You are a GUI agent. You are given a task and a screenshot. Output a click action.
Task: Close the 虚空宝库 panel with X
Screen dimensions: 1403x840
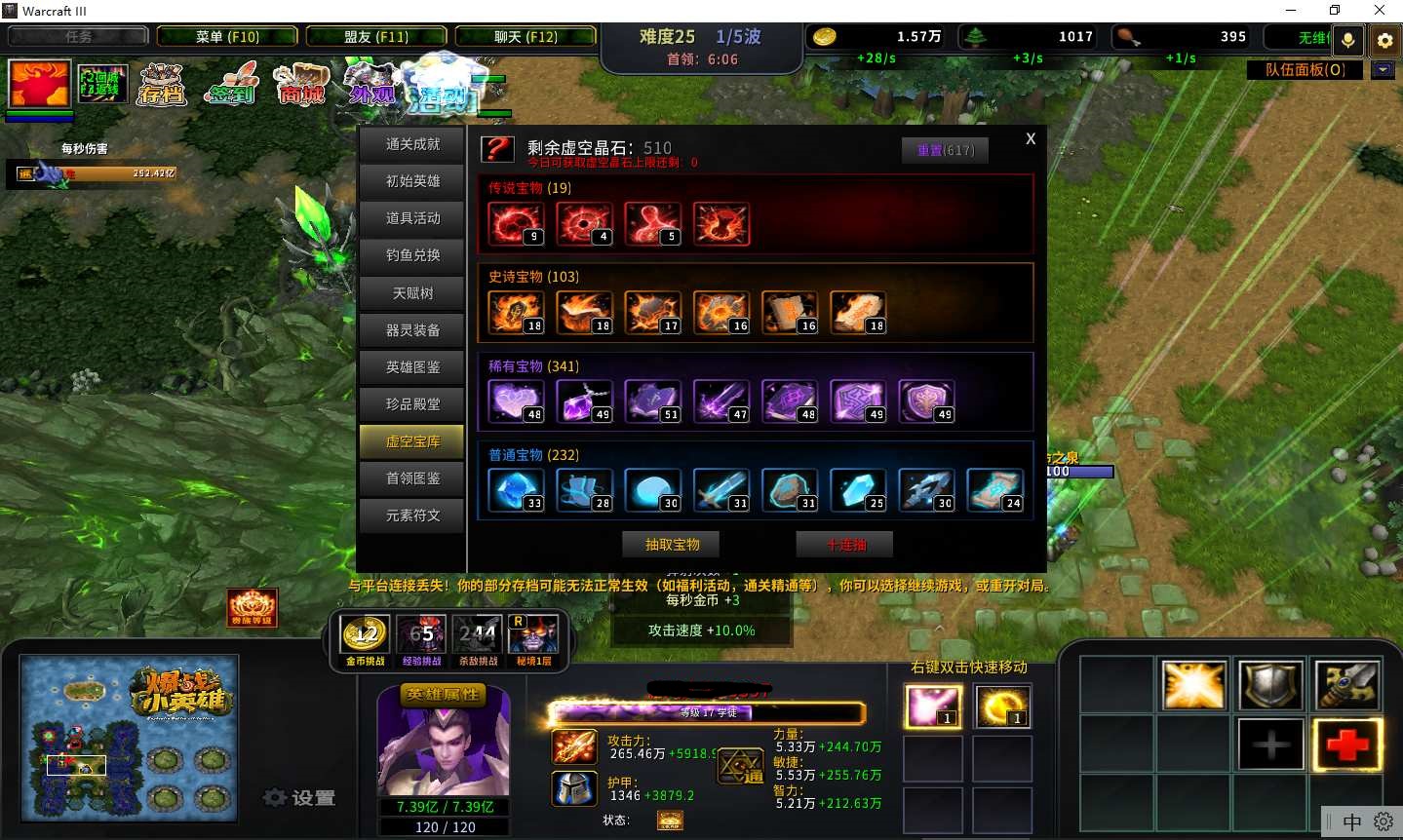click(x=1031, y=139)
